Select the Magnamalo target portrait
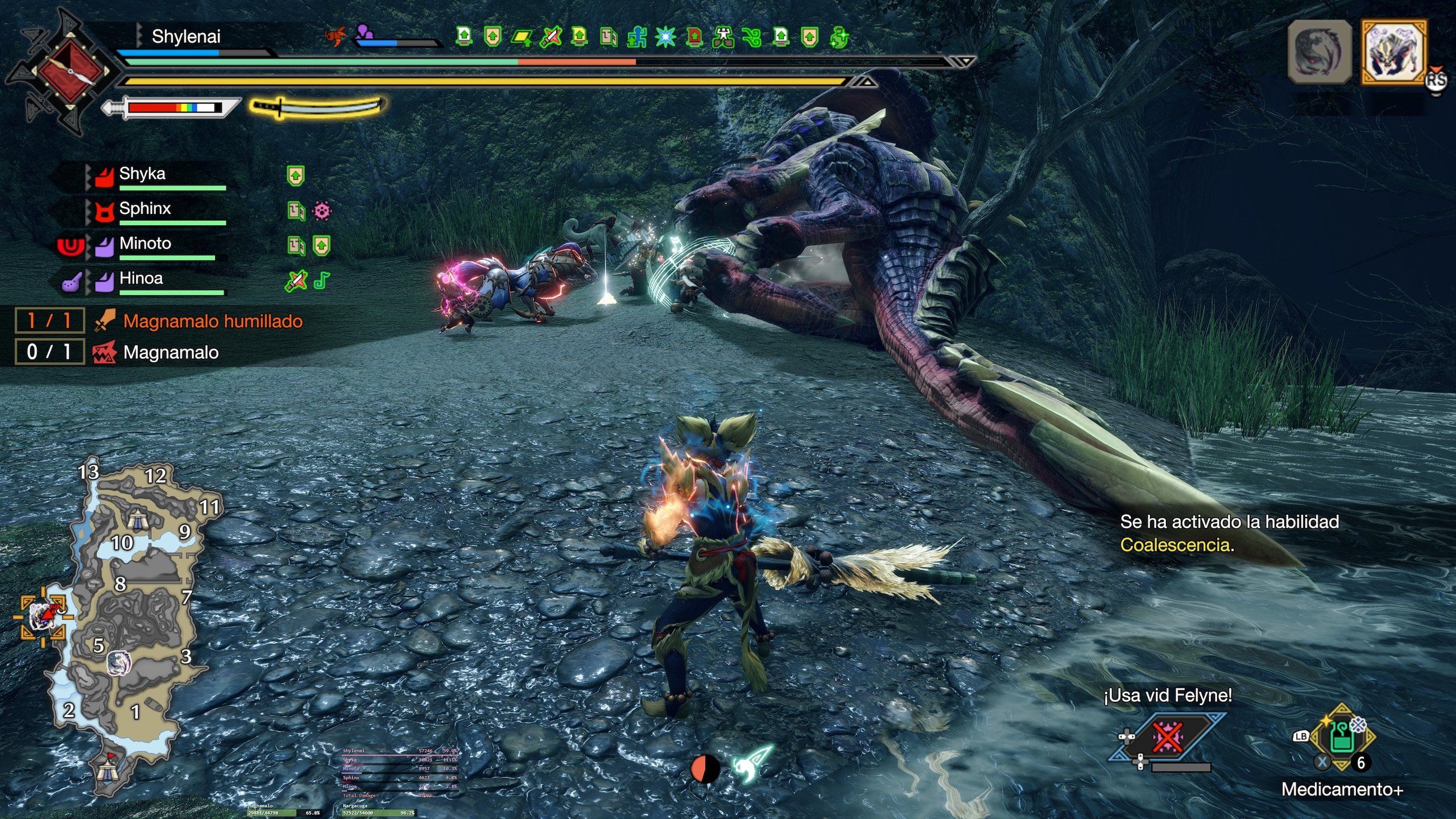This screenshot has height=819, width=1456. [1393, 52]
